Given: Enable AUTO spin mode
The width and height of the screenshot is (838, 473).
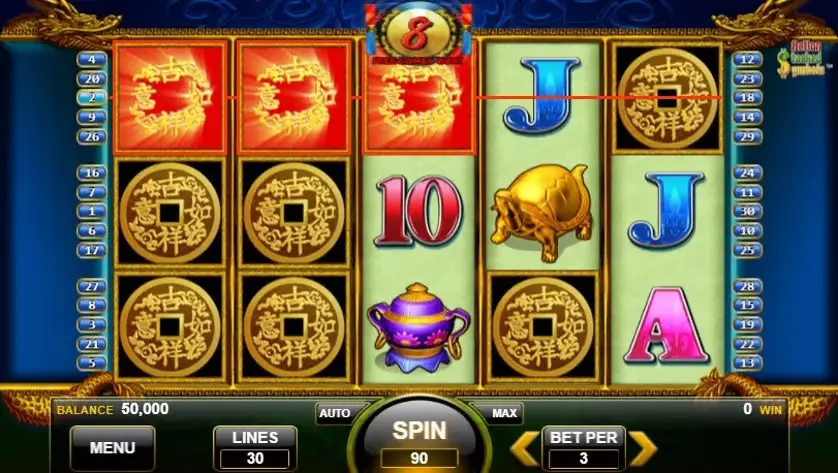Looking at the screenshot, I should coord(334,412).
